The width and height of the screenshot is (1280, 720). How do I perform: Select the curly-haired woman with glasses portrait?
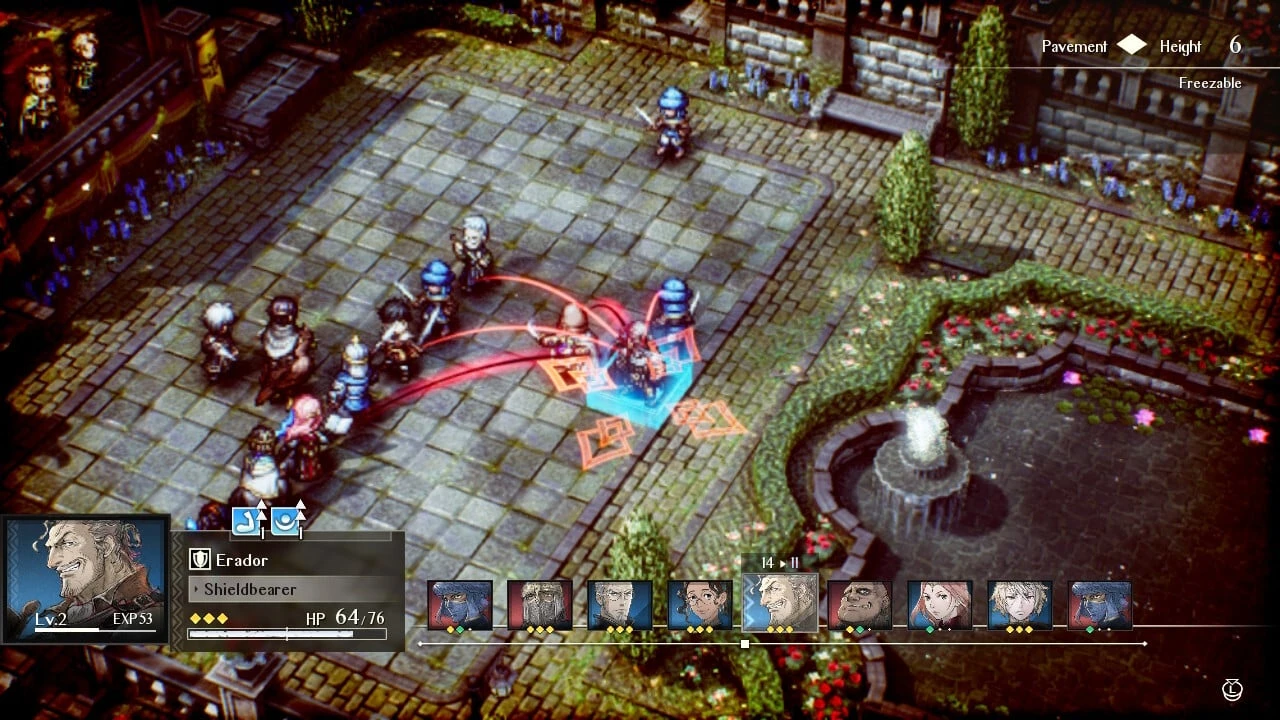pyautogui.click(x=700, y=605)
